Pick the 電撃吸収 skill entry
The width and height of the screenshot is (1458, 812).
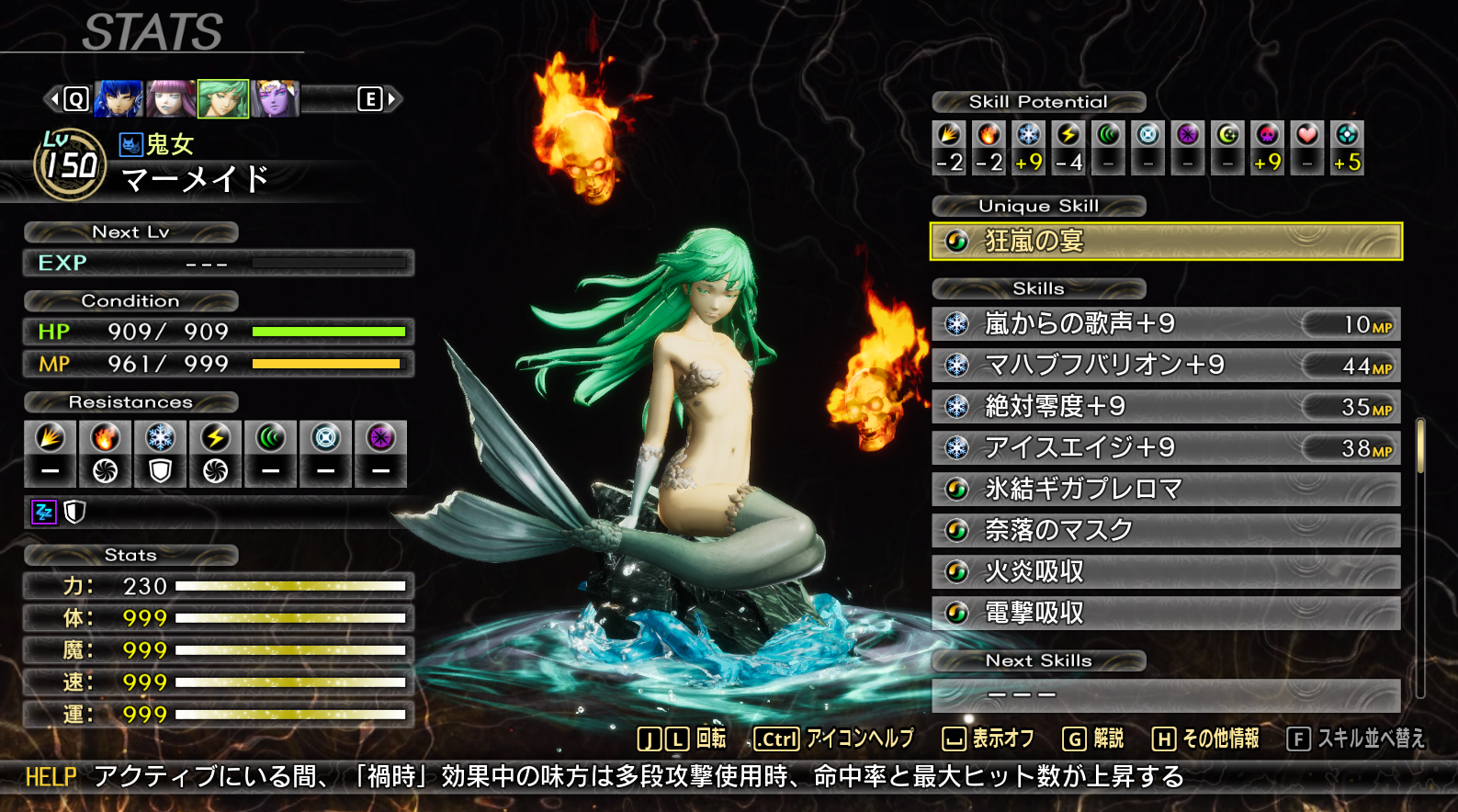point(1166,614)
